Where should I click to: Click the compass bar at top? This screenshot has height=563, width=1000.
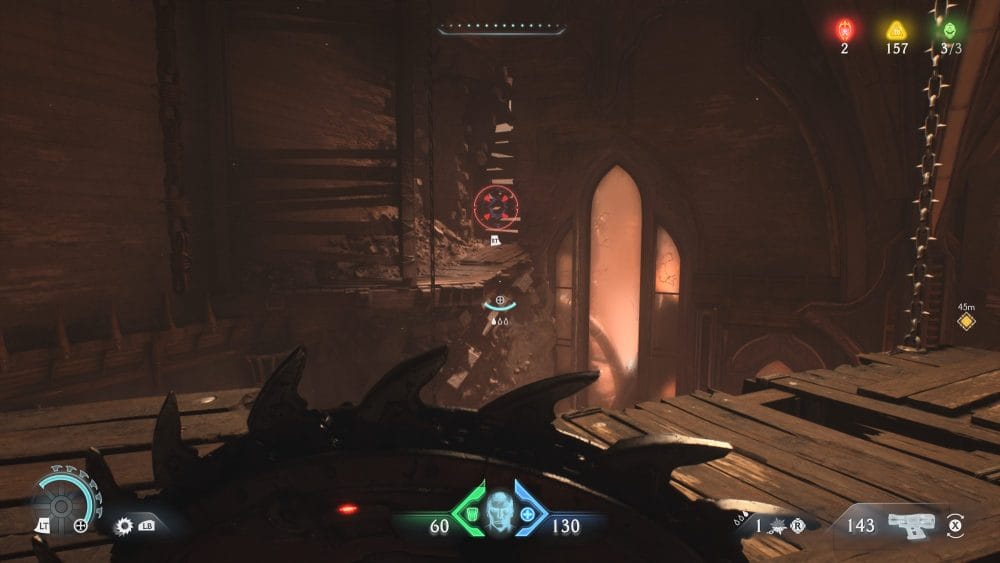[x=501, y=29]
